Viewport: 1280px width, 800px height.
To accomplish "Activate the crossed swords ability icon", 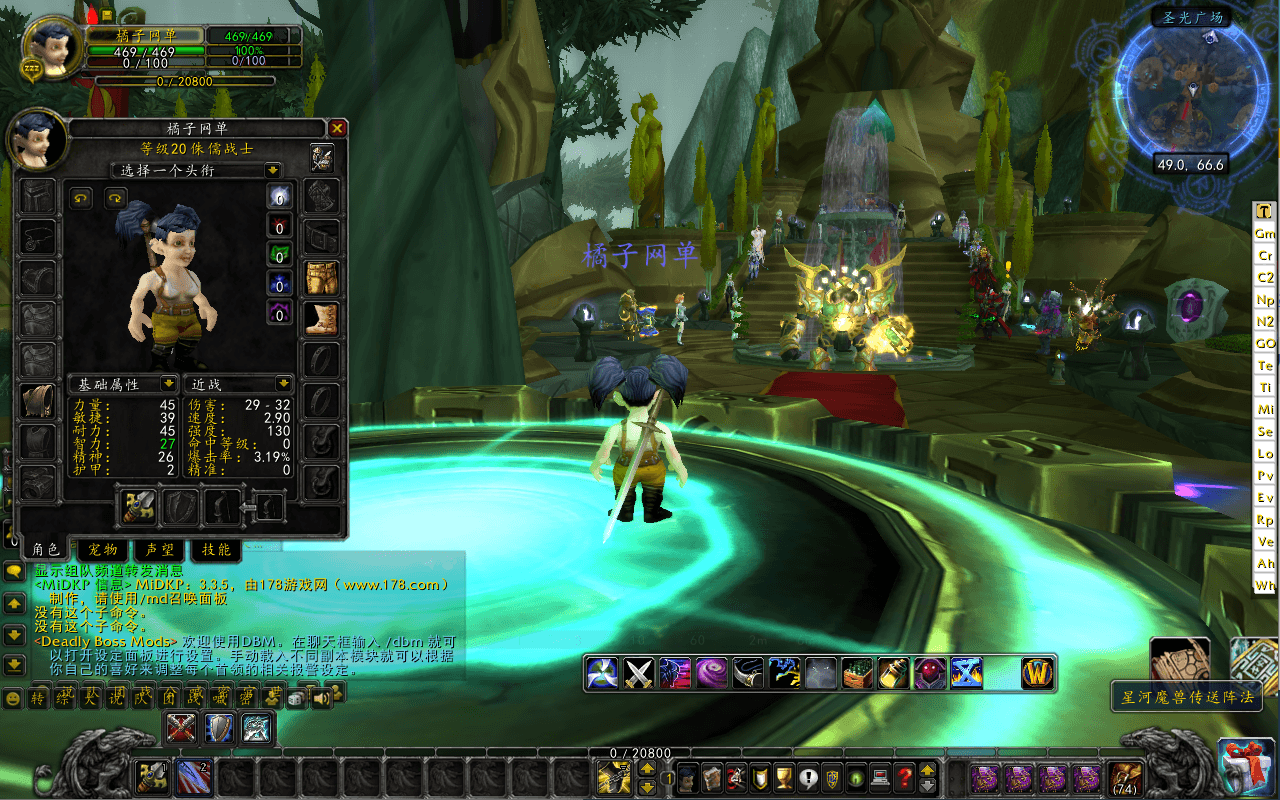I will pyautogui.click(x=639, y=673).
